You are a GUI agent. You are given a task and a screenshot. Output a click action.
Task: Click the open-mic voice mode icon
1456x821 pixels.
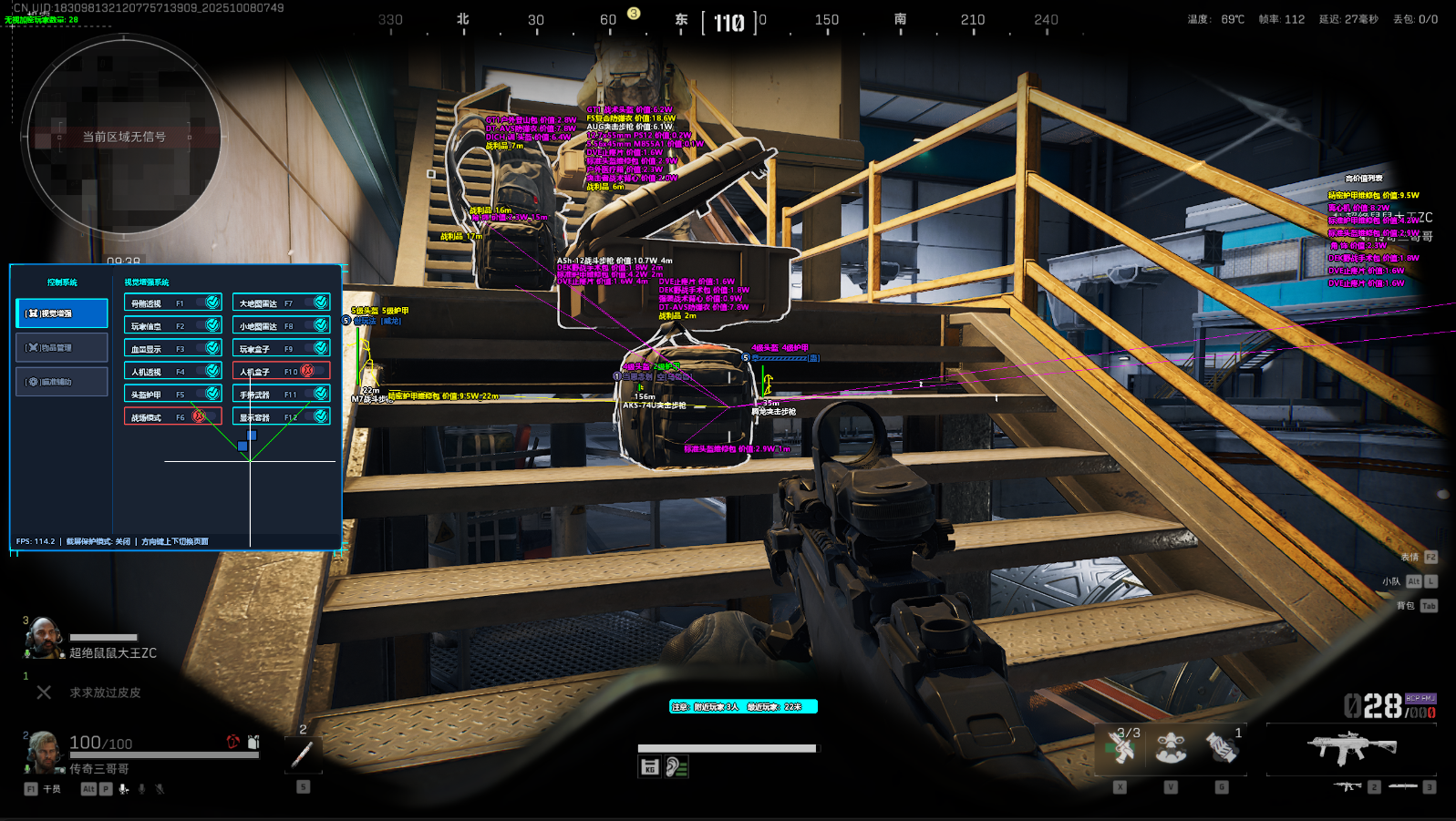point(123,789)
